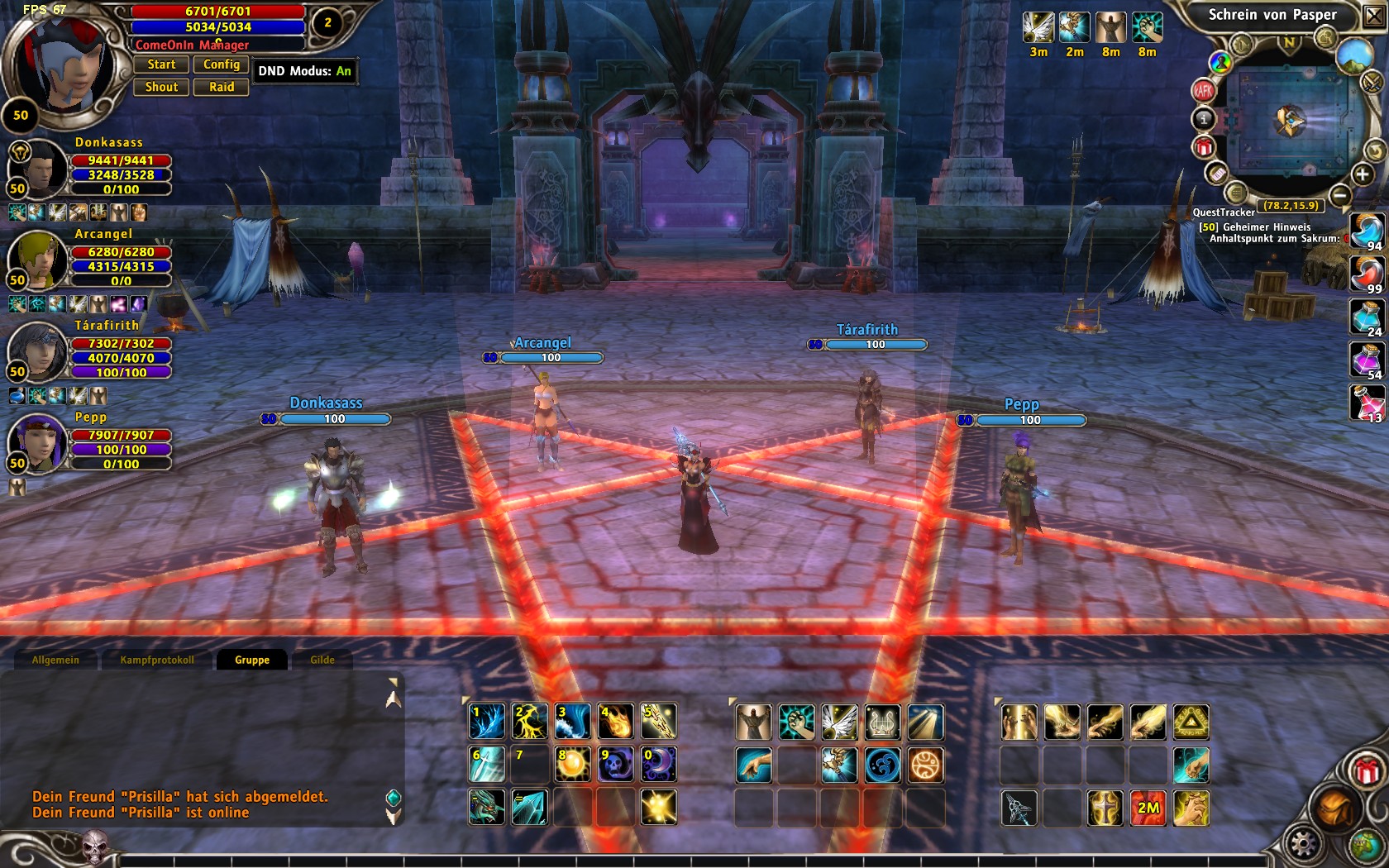Use the golden orb skill in slot 8
Screen dimensions: 1389x868
pos(572,765)
